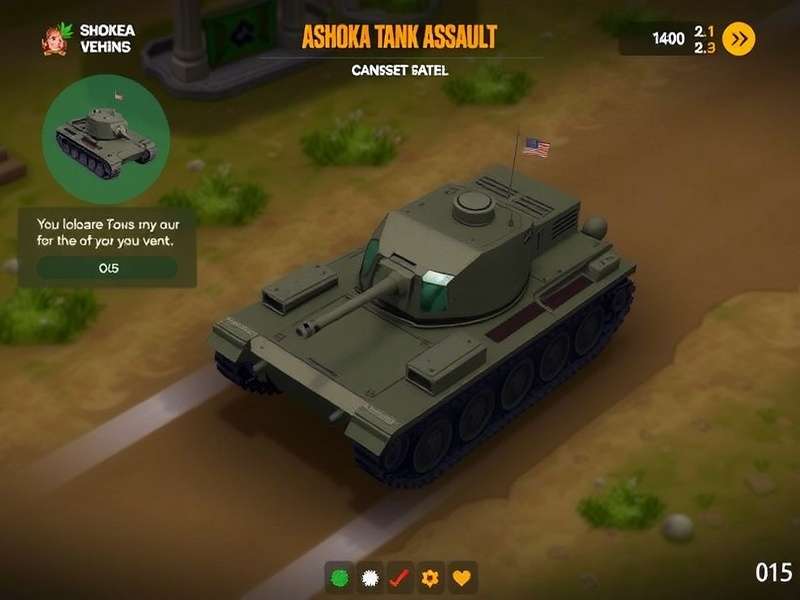This screenshot has height=600, width=800.
Task: Select the red check mark icon
Action: coord(400,577)
